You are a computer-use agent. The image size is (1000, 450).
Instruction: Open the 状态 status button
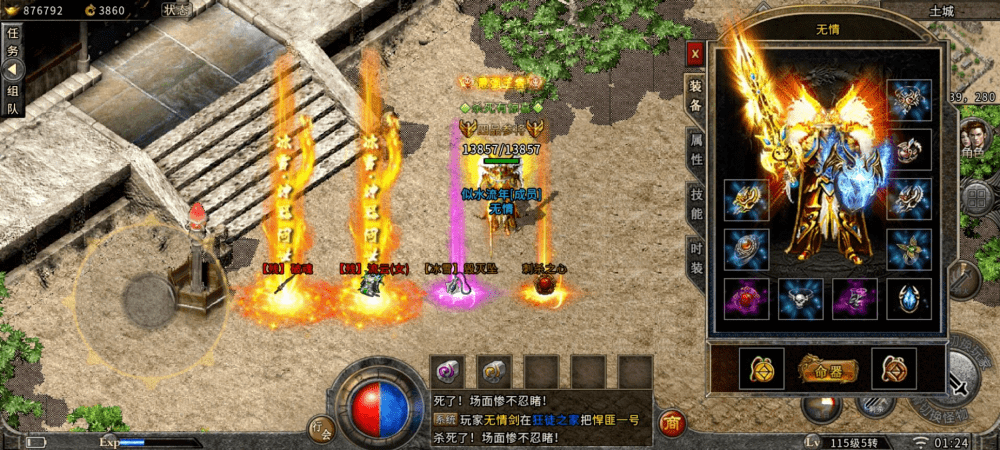[176, 9]
